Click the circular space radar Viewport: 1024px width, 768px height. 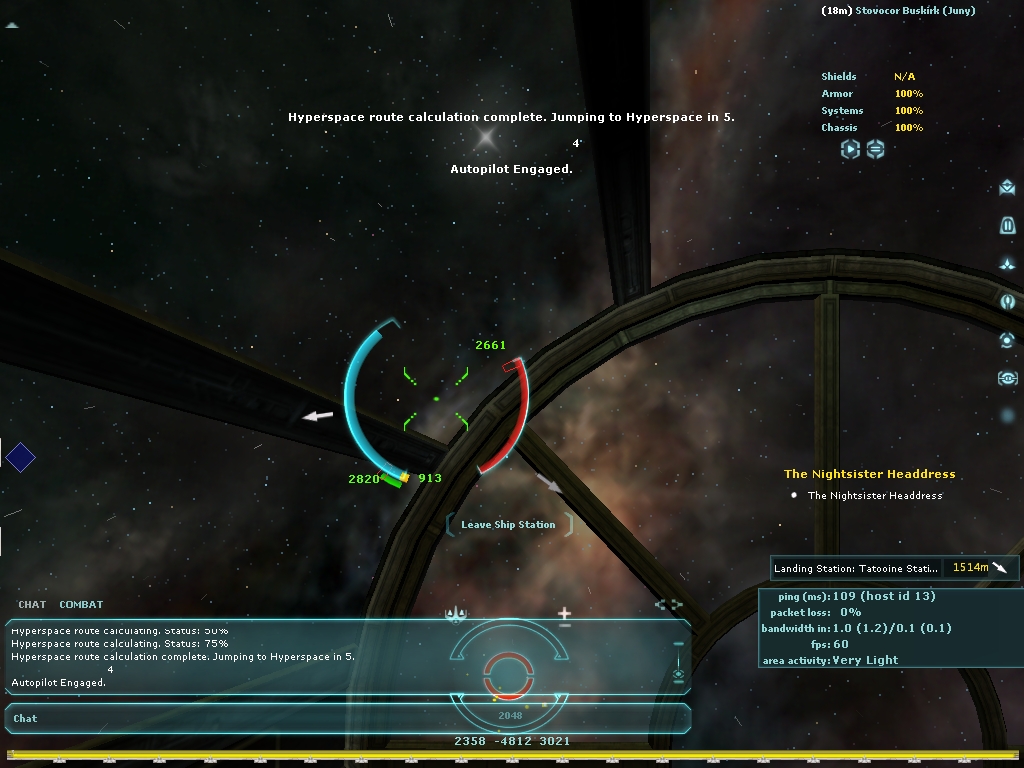(x=509, y=670)
